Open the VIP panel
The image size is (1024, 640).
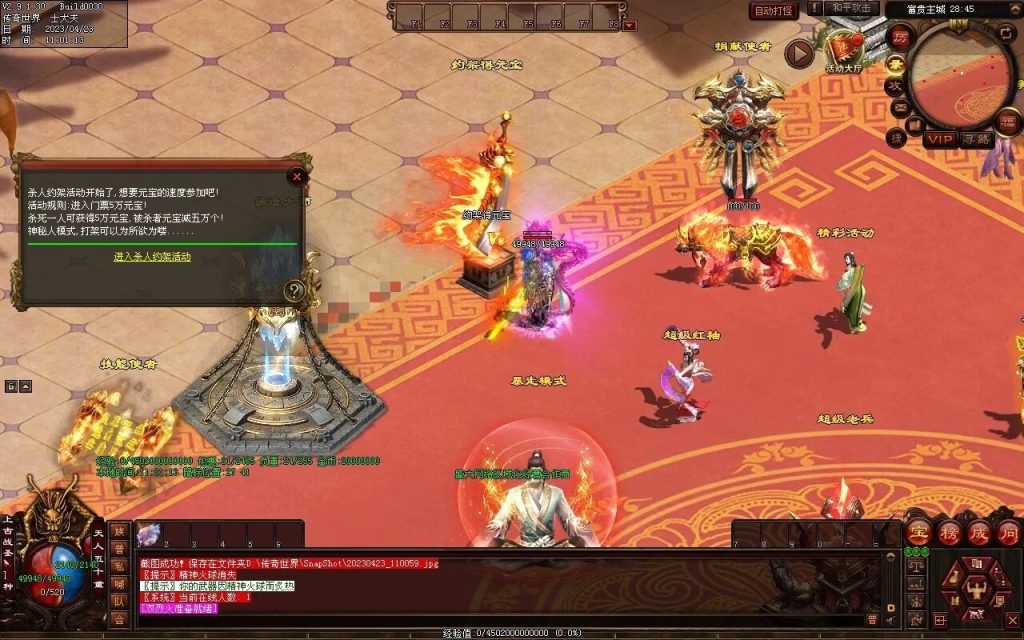939,139
